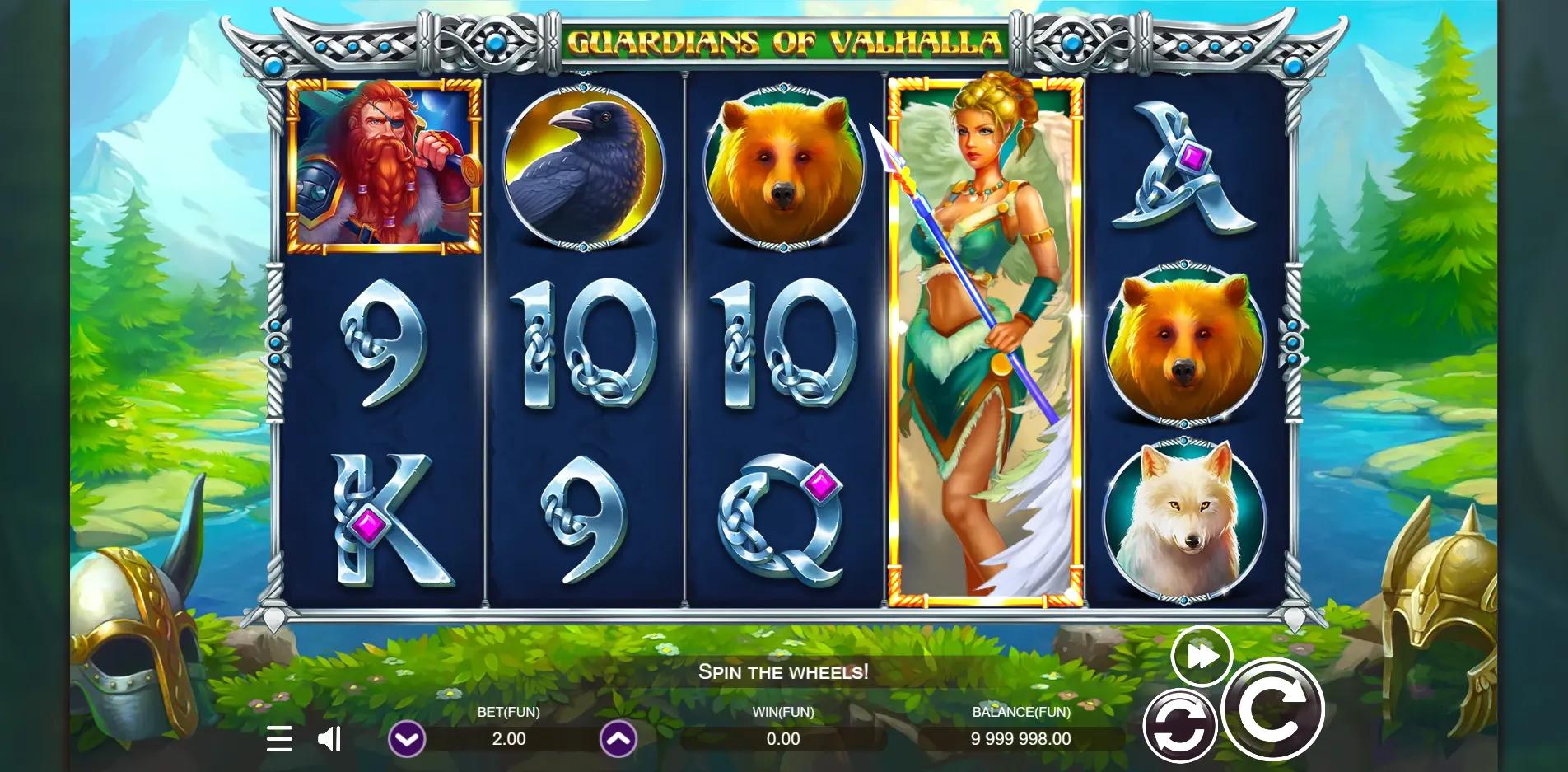
Task: Open the game menu via three-line icon
Action: pyautogui.click(x=280, y=739)
